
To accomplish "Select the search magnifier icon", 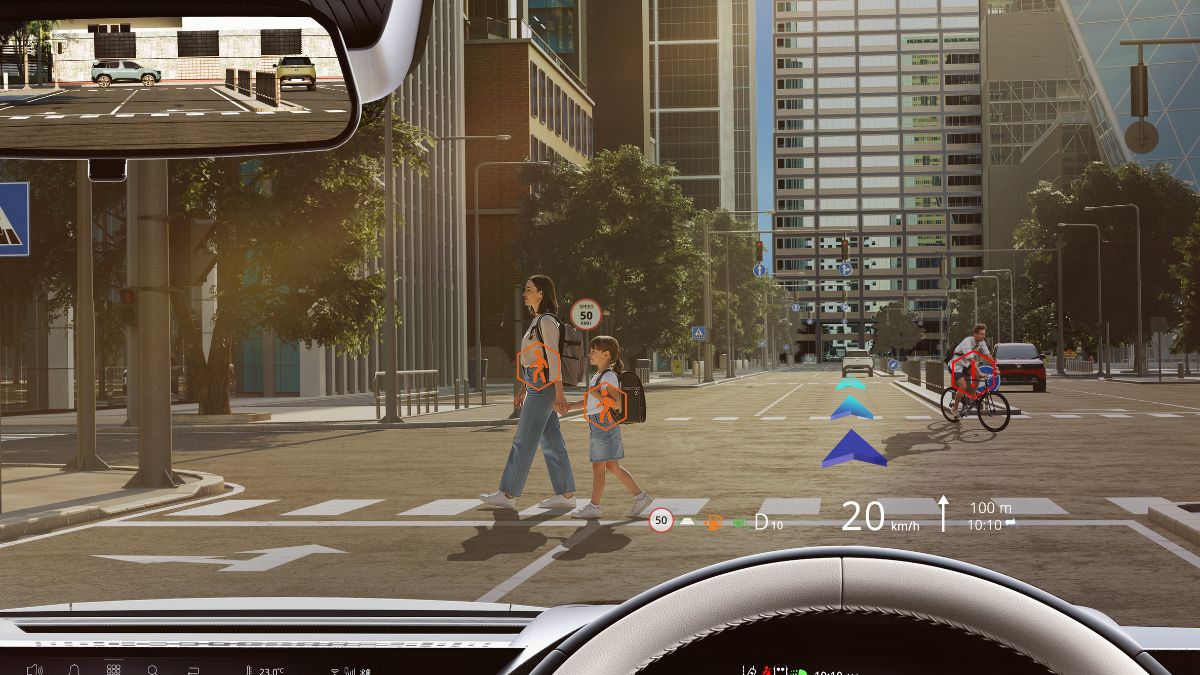I will click(x=152, y=669).
